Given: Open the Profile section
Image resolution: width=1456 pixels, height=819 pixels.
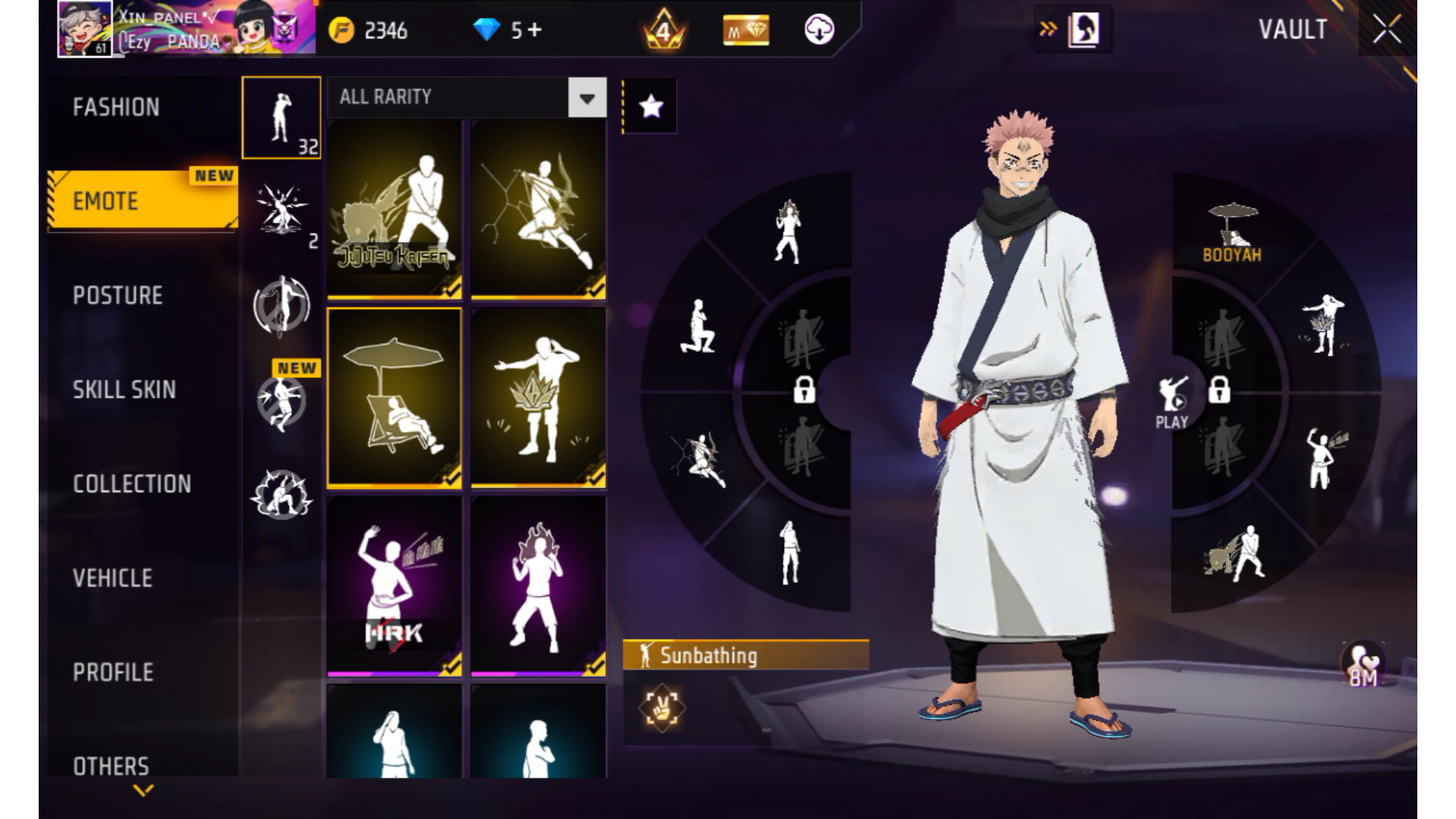Looking at the screenshot, I should pyautogui.click(x=113, y=672).
